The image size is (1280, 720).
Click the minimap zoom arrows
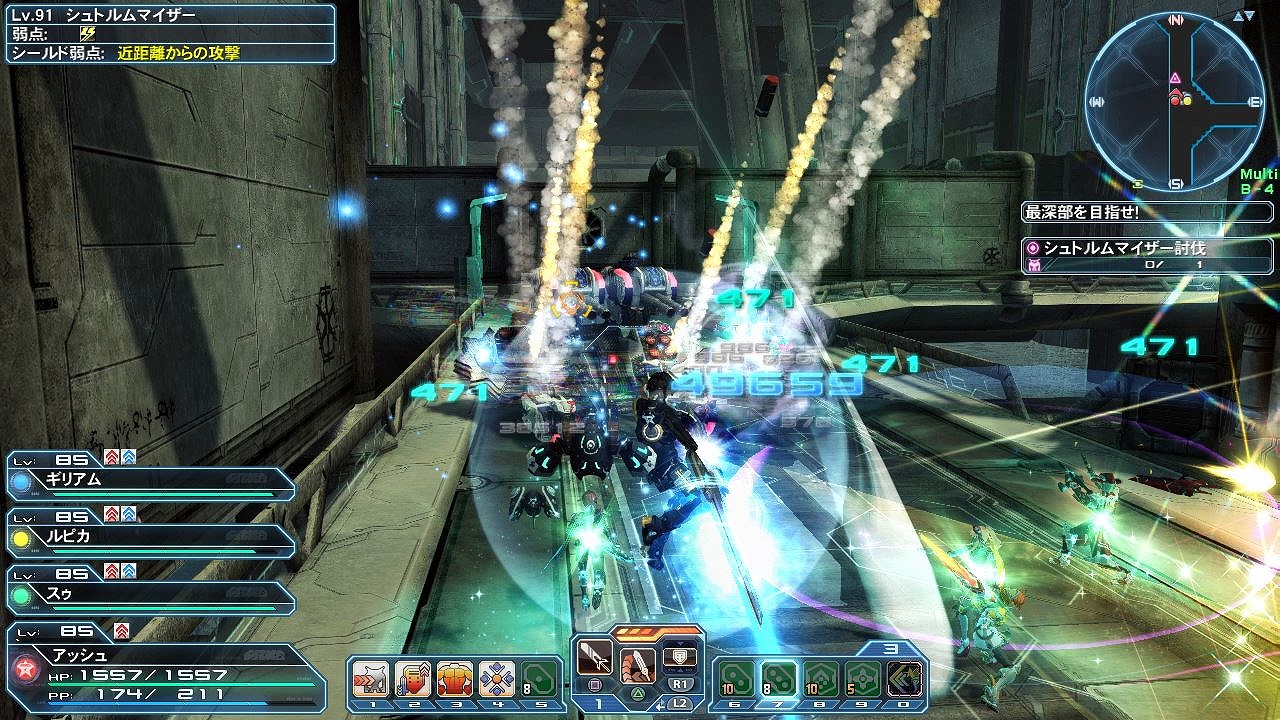[x=1244, y=17]
